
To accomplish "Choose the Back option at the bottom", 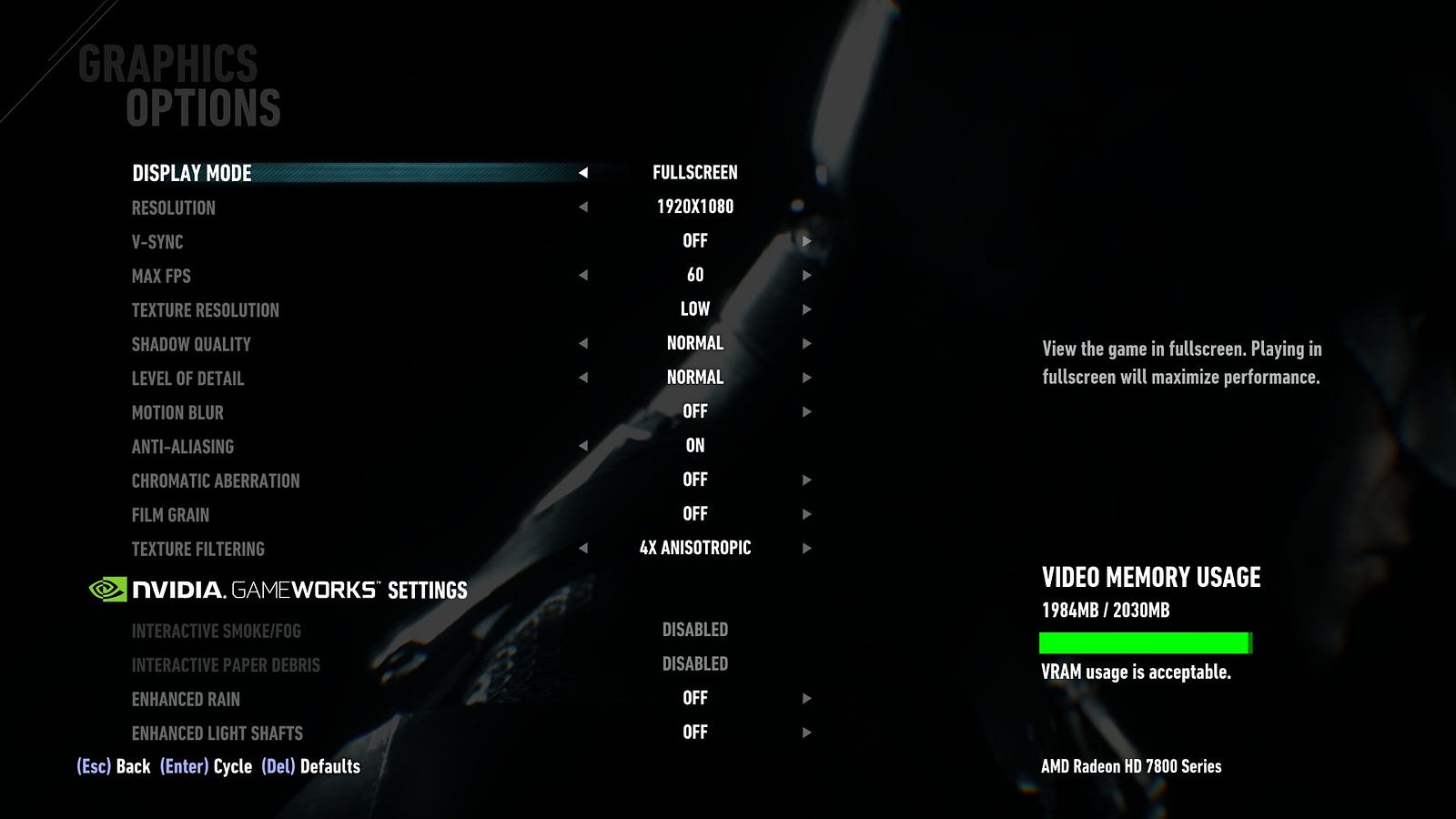I will tap(114, 766).
